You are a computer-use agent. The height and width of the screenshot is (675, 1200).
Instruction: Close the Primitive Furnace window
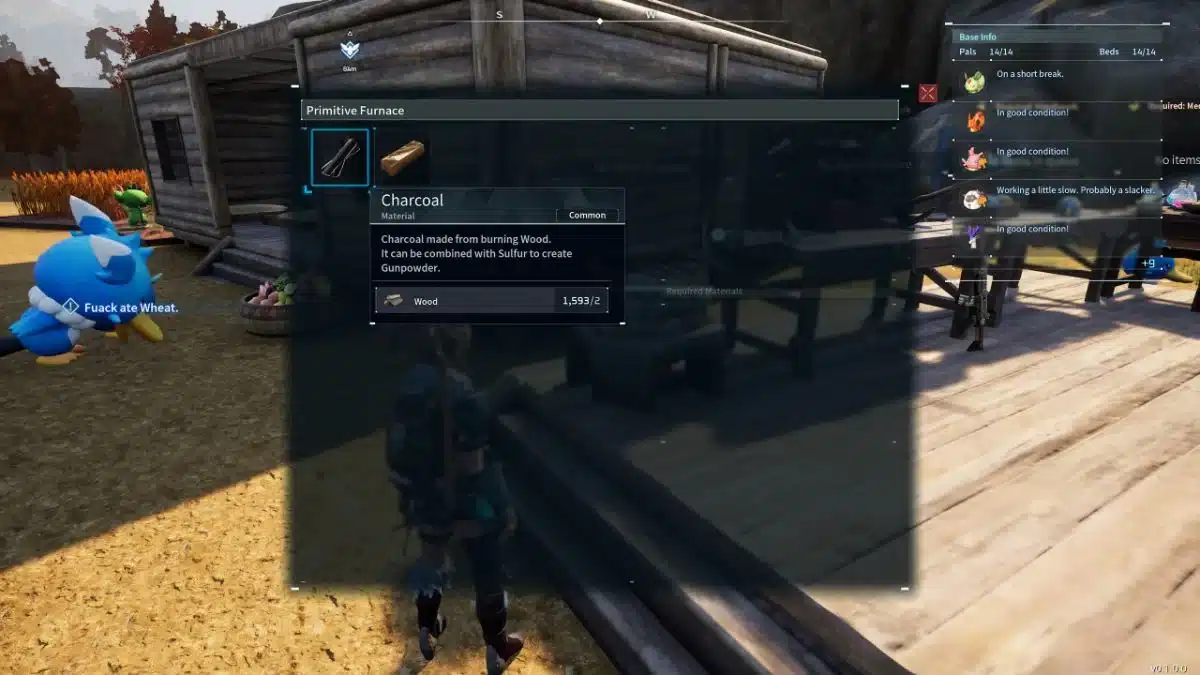[928, 93]
